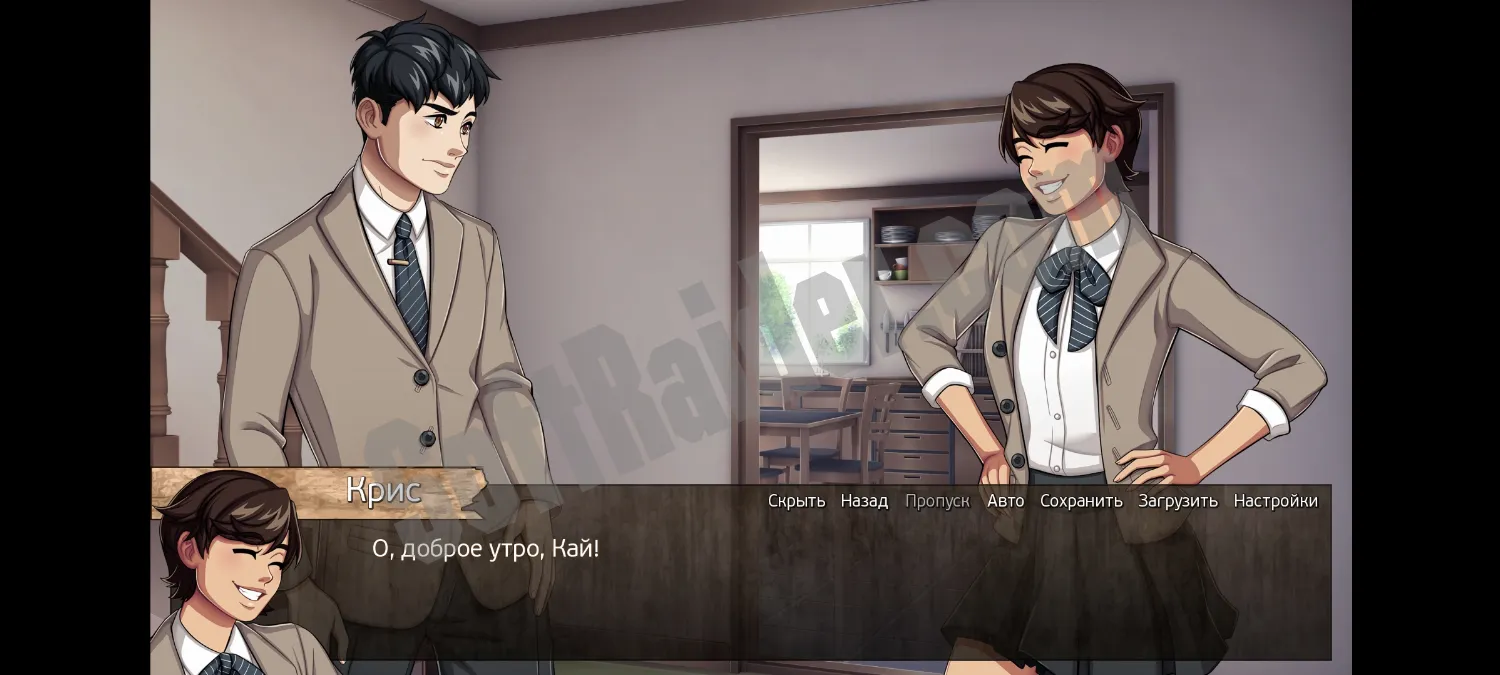Viewport: 1500px width, 675px height.
Task: Go back with the Назад button
Action: coord(864,501)
